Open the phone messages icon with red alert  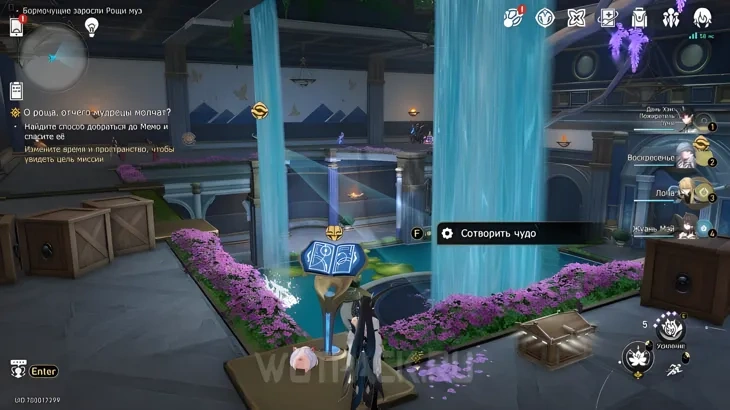17,26
